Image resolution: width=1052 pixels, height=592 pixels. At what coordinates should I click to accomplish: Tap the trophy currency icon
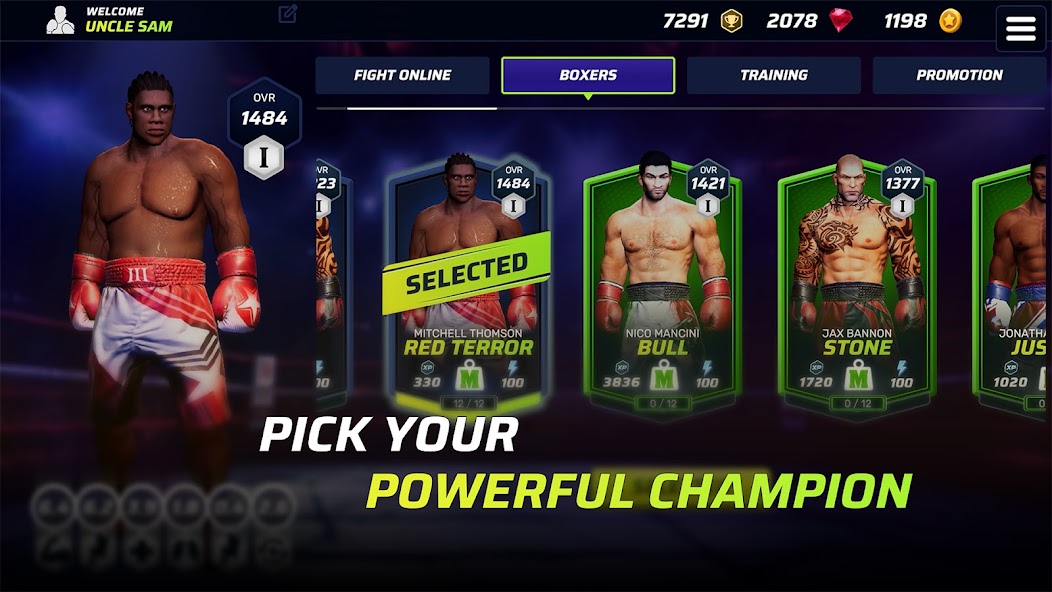(732, 21)
